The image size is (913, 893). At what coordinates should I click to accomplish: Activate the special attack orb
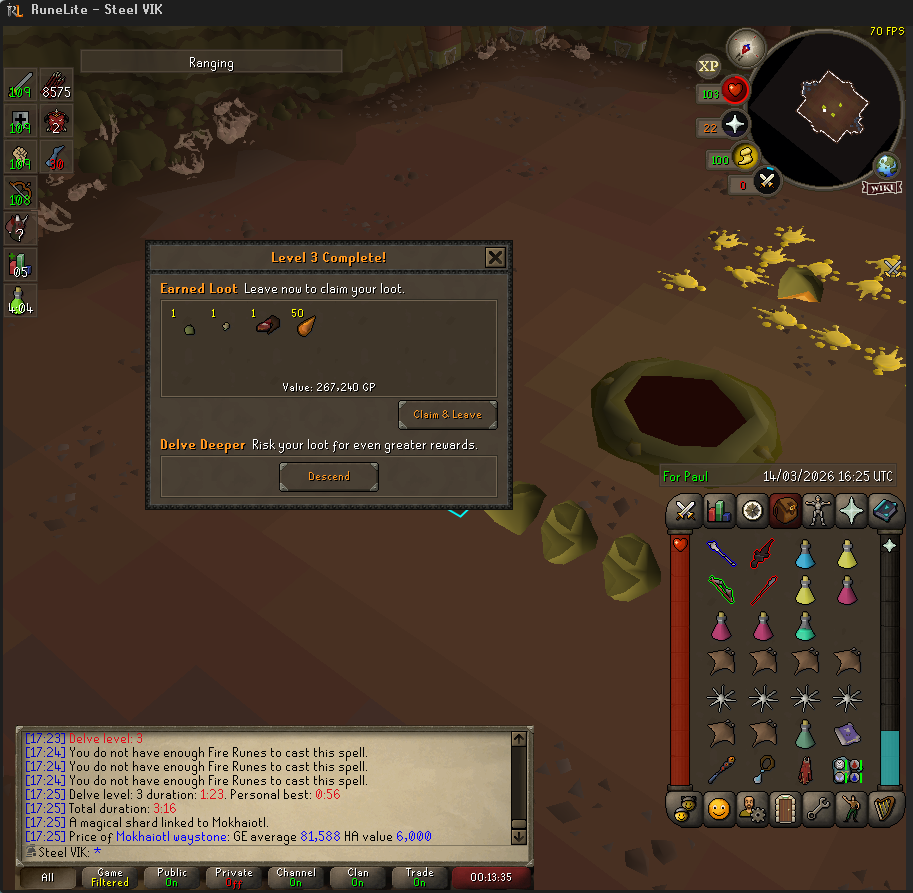(x=767, y=182)
